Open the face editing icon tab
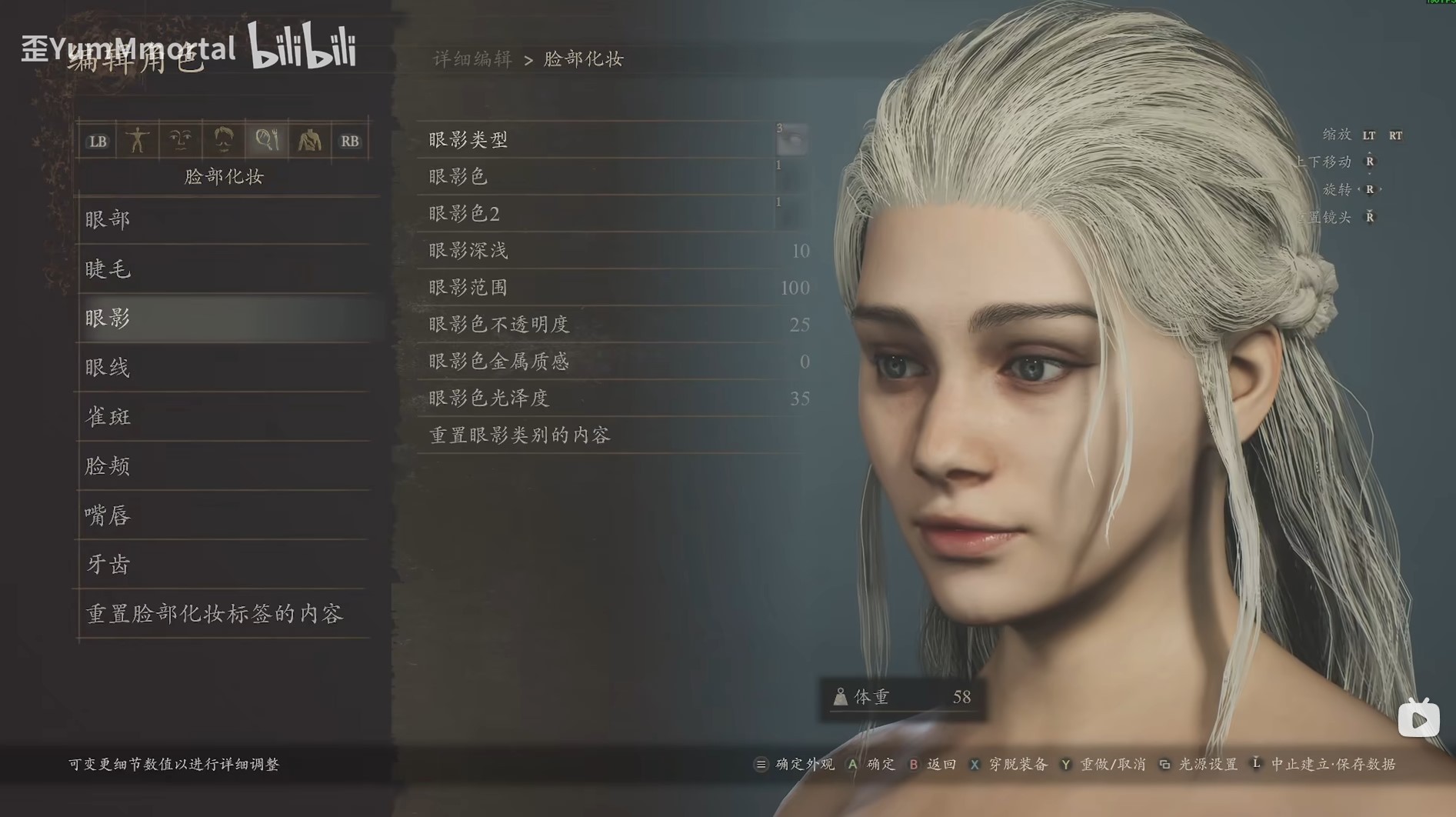The height and width of the screenshot is (817, 1456). (181, 141)
